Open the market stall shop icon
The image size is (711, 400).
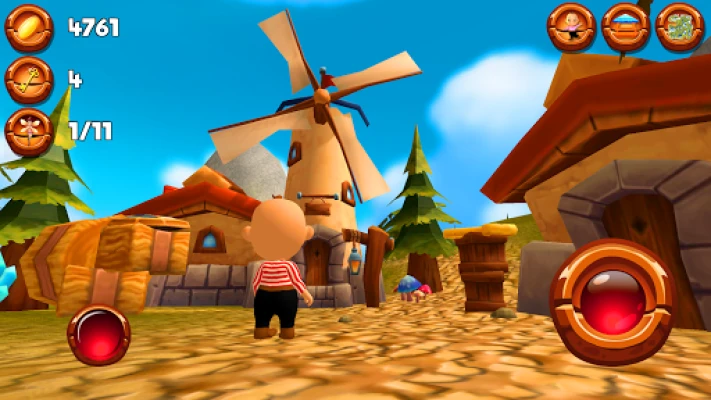(626, 27)
